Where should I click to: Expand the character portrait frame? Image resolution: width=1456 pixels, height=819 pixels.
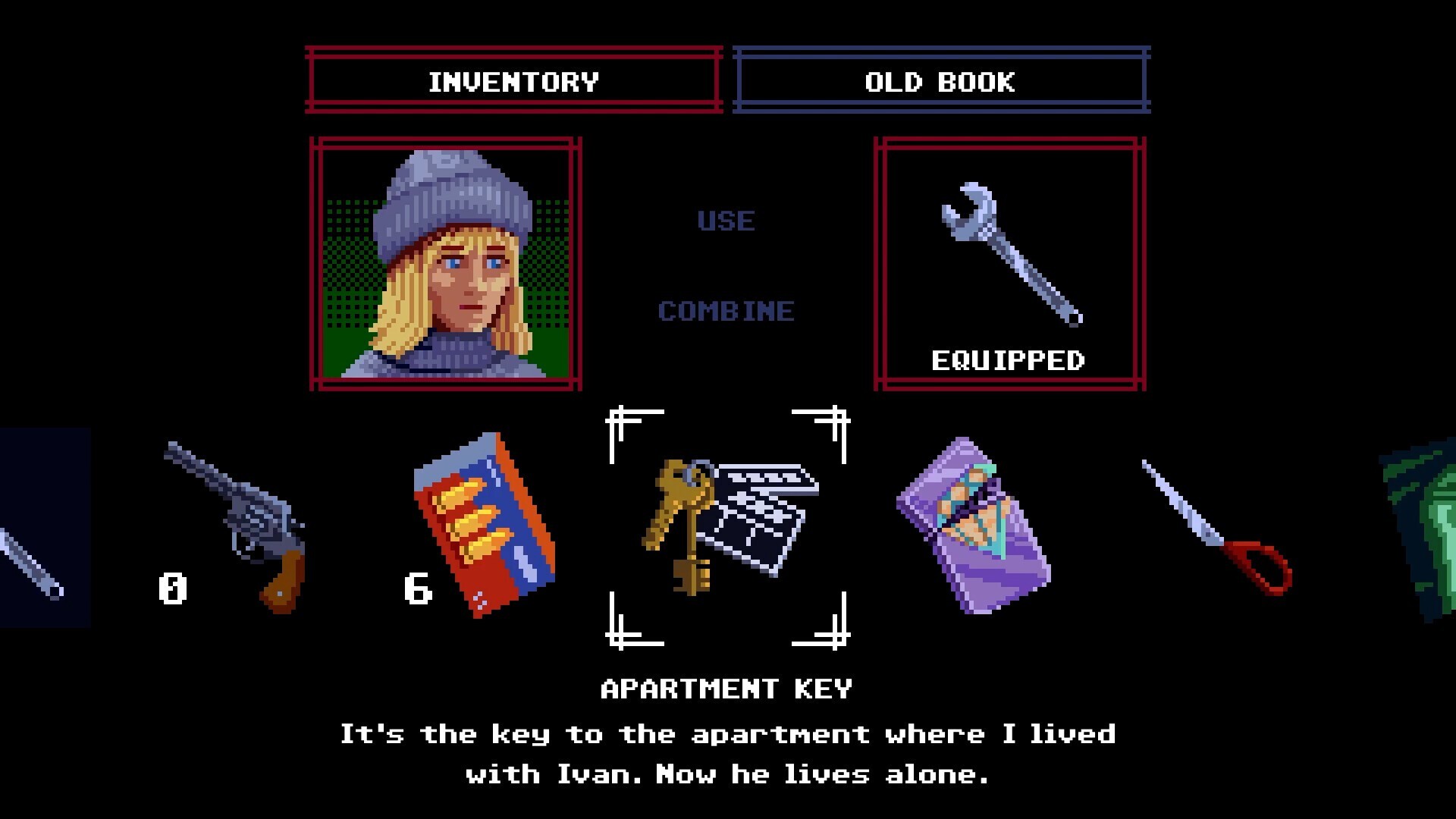tap(444, 262)
